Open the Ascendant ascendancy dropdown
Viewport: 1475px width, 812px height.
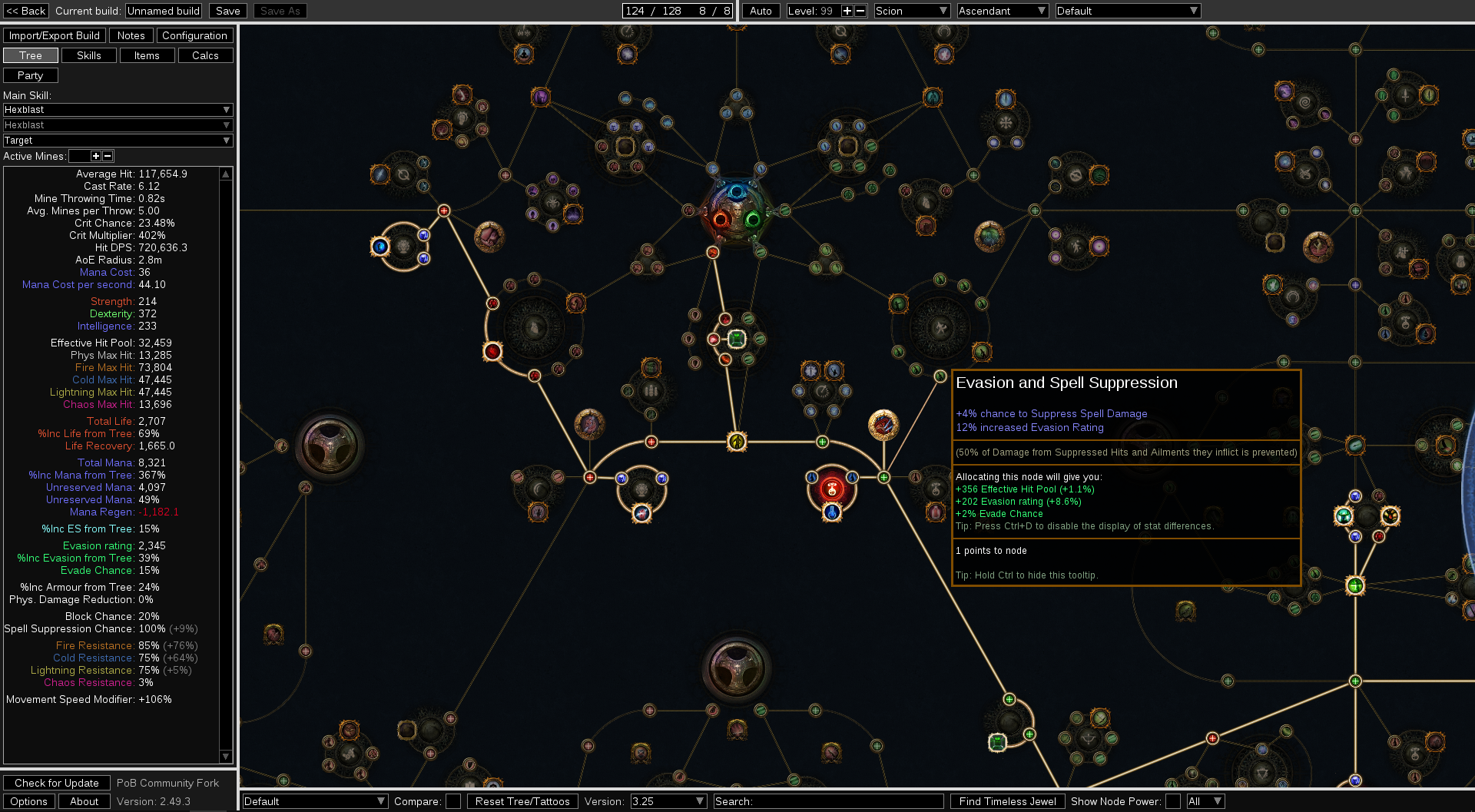click(1002, 11)
